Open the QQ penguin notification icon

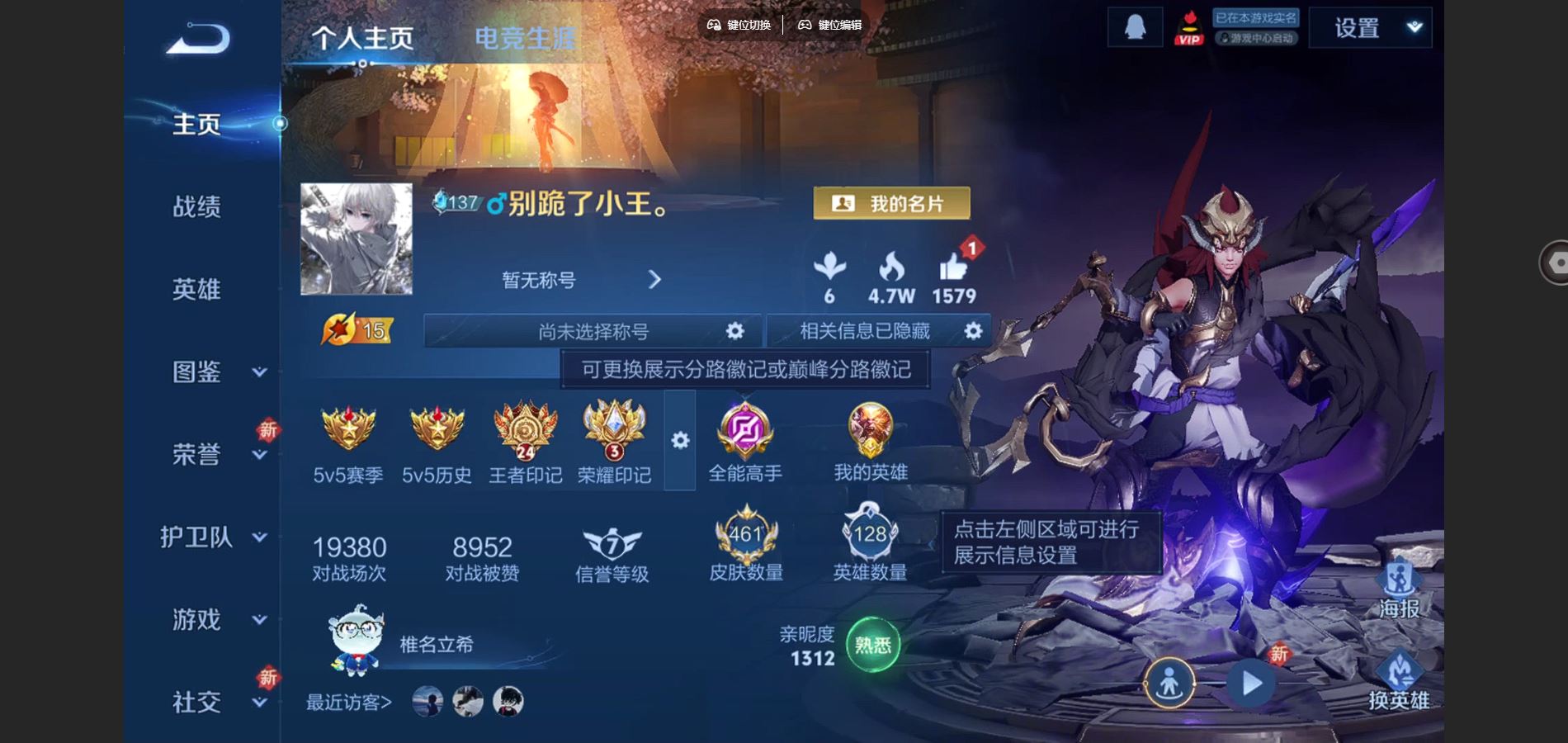pos(1134,26)
